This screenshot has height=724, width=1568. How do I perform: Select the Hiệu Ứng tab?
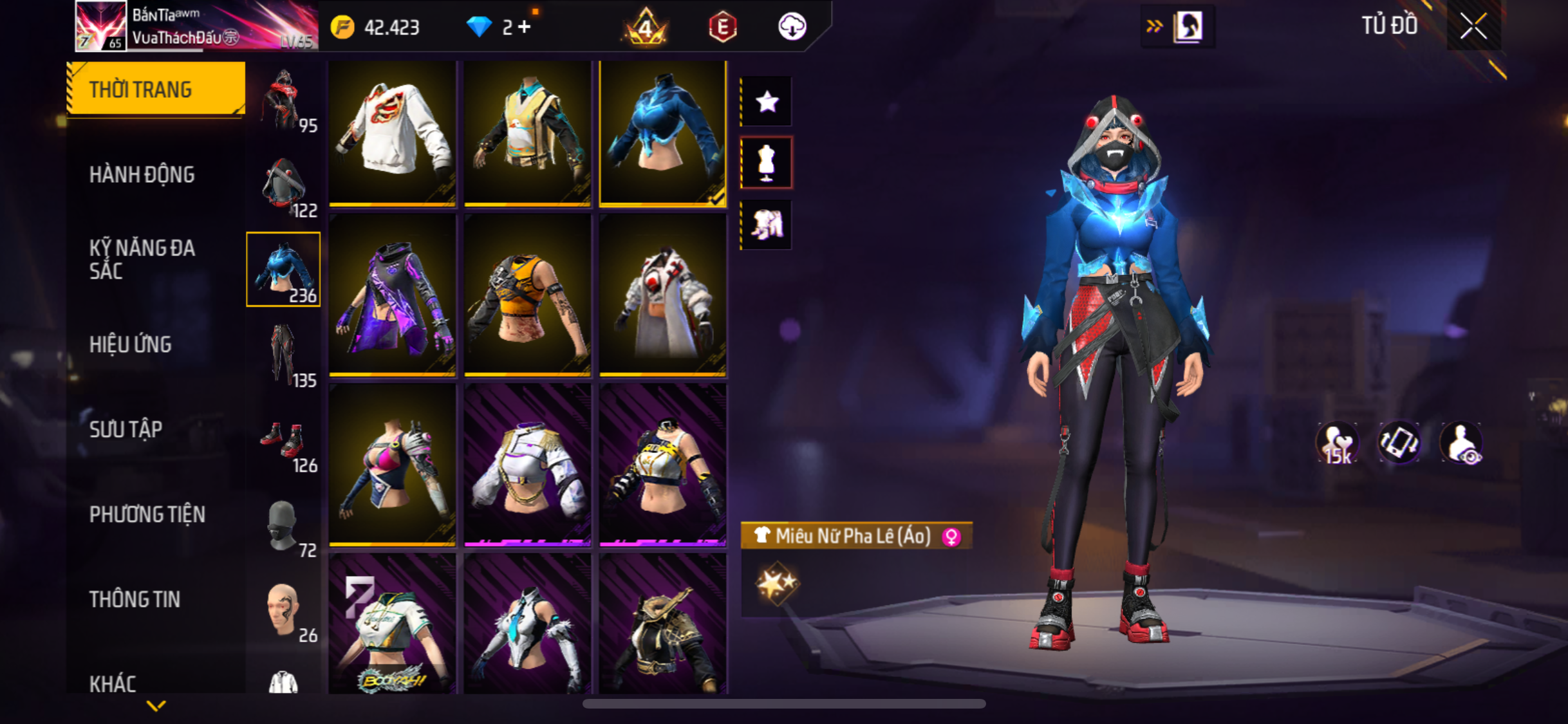[131, 344]
